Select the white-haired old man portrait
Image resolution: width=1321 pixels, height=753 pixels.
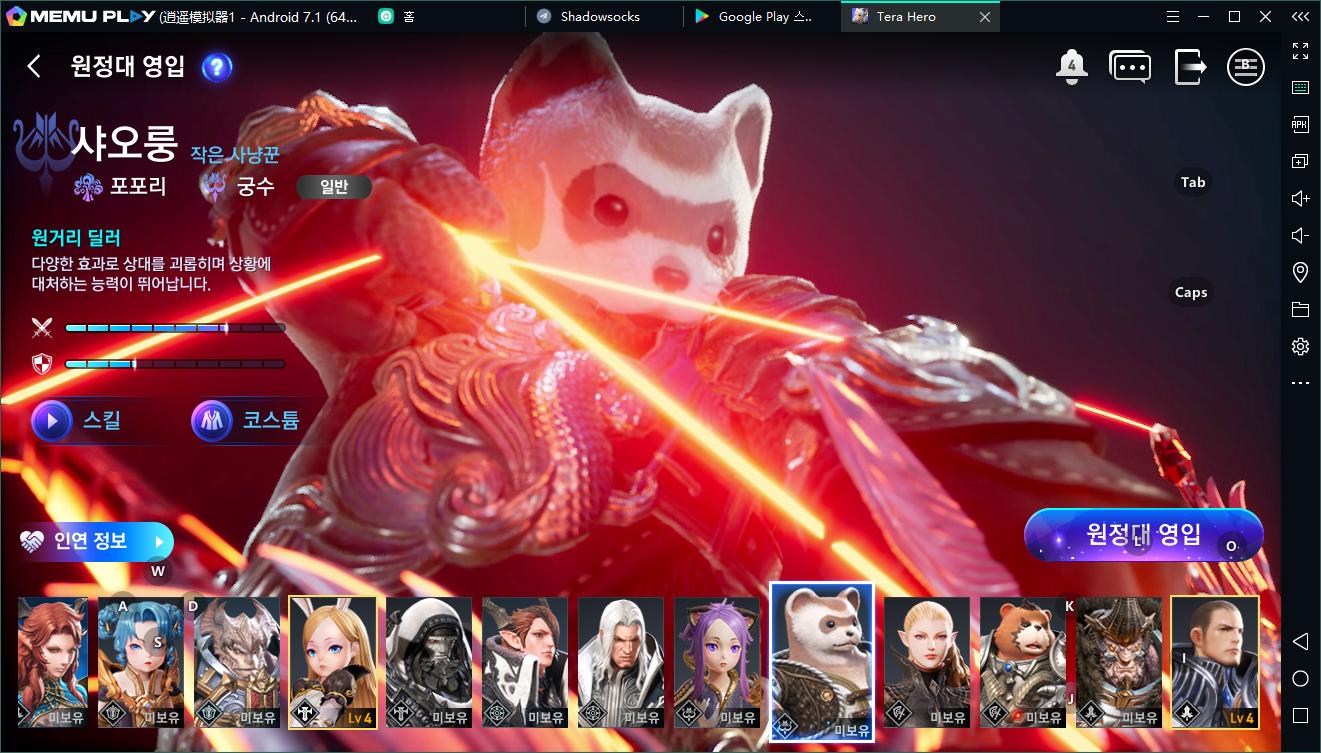pyautogui.click(x=620, y=662)
